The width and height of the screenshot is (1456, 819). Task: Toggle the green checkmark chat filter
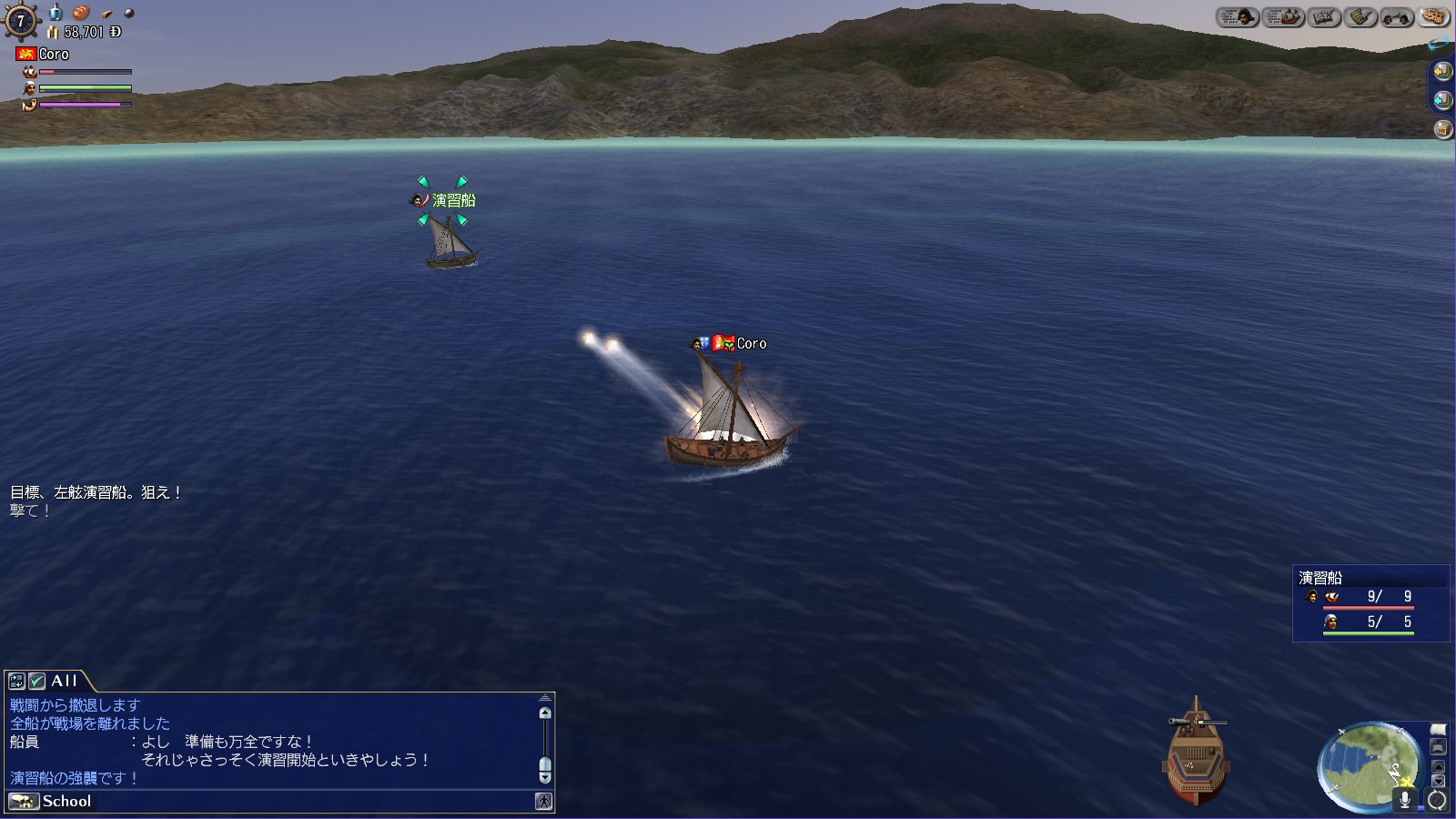click(x=37, y=681)
